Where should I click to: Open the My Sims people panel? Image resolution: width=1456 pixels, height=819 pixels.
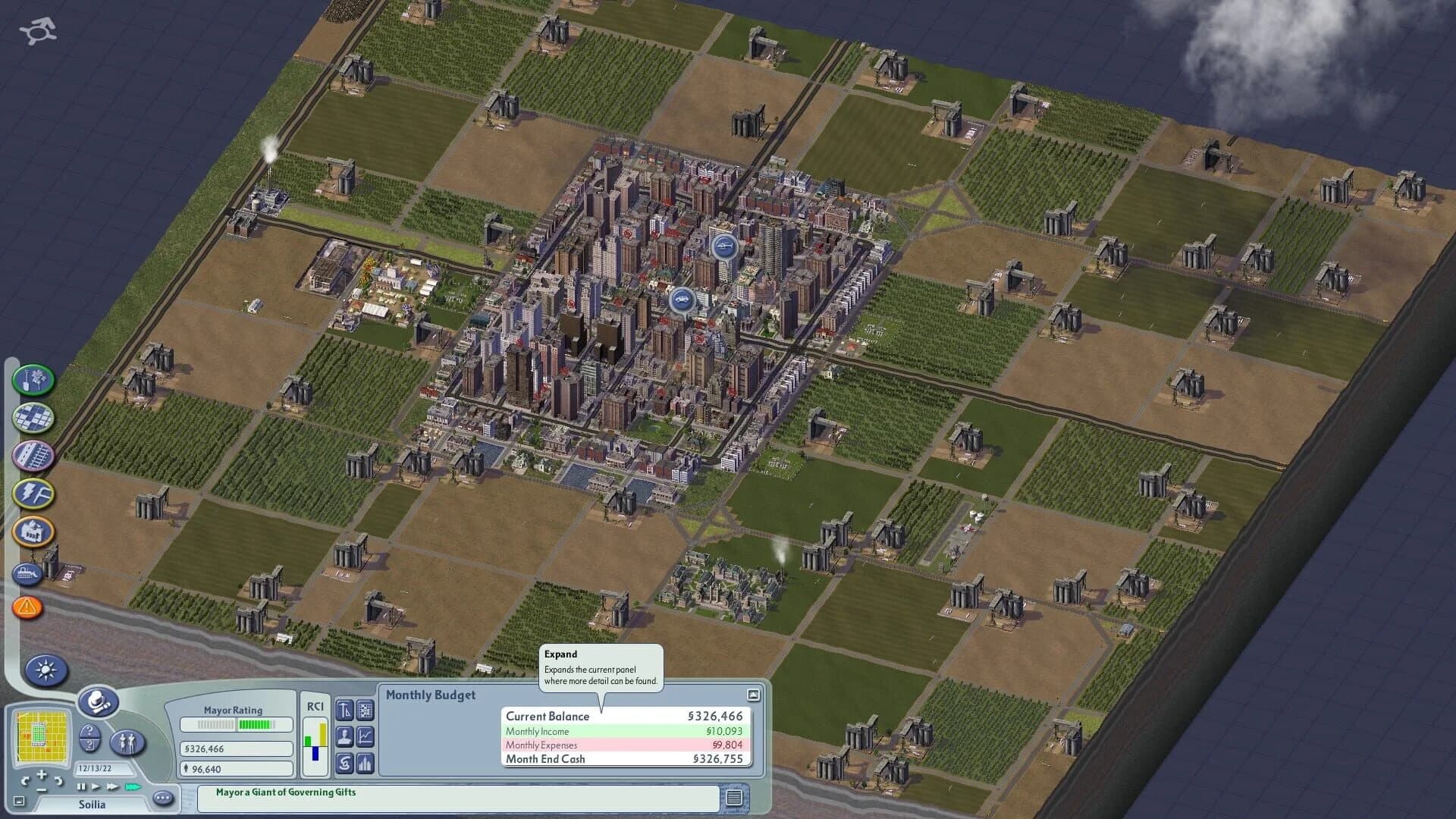(127, 744)
